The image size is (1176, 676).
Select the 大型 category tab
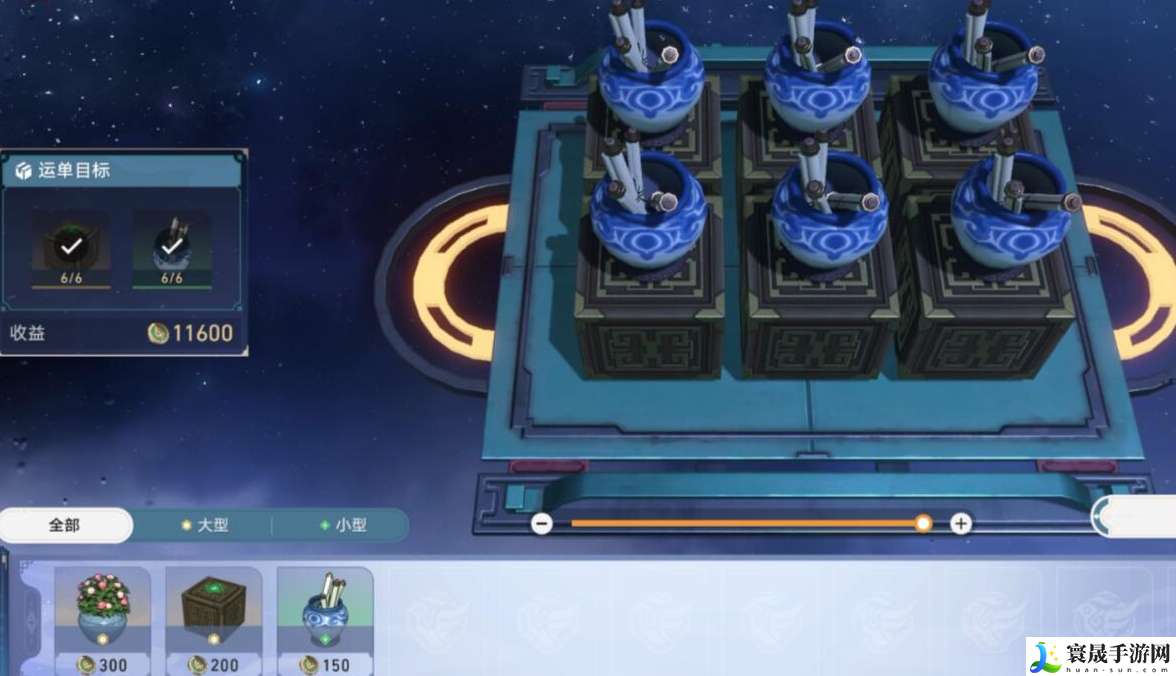pyautogui.click(x=203, y=525)
